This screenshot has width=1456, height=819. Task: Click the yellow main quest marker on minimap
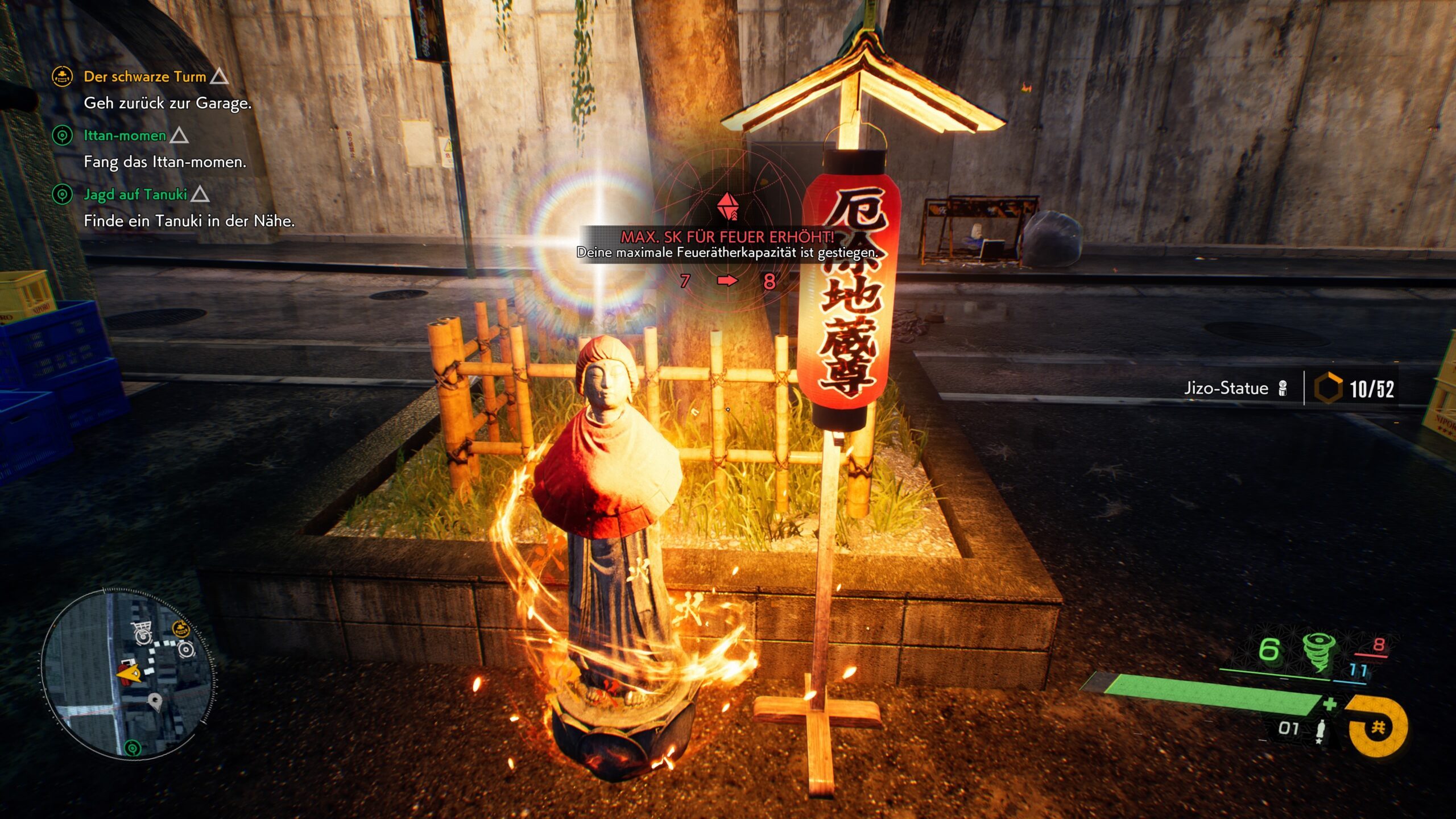pyautogui.click(x=180, y=628)
